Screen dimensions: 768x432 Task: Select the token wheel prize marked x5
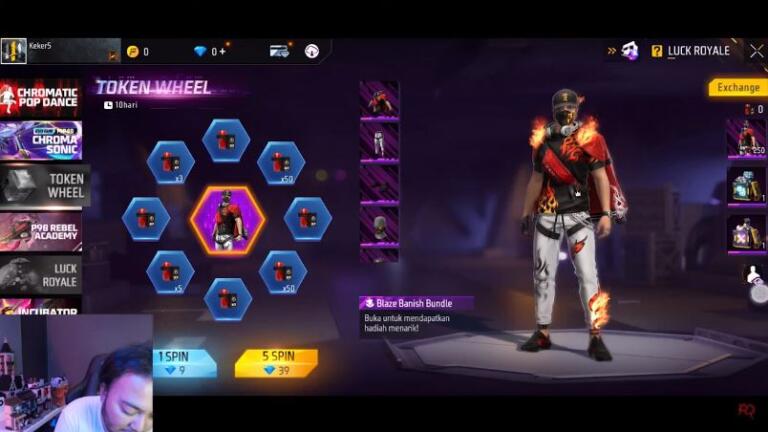[171, 271]
